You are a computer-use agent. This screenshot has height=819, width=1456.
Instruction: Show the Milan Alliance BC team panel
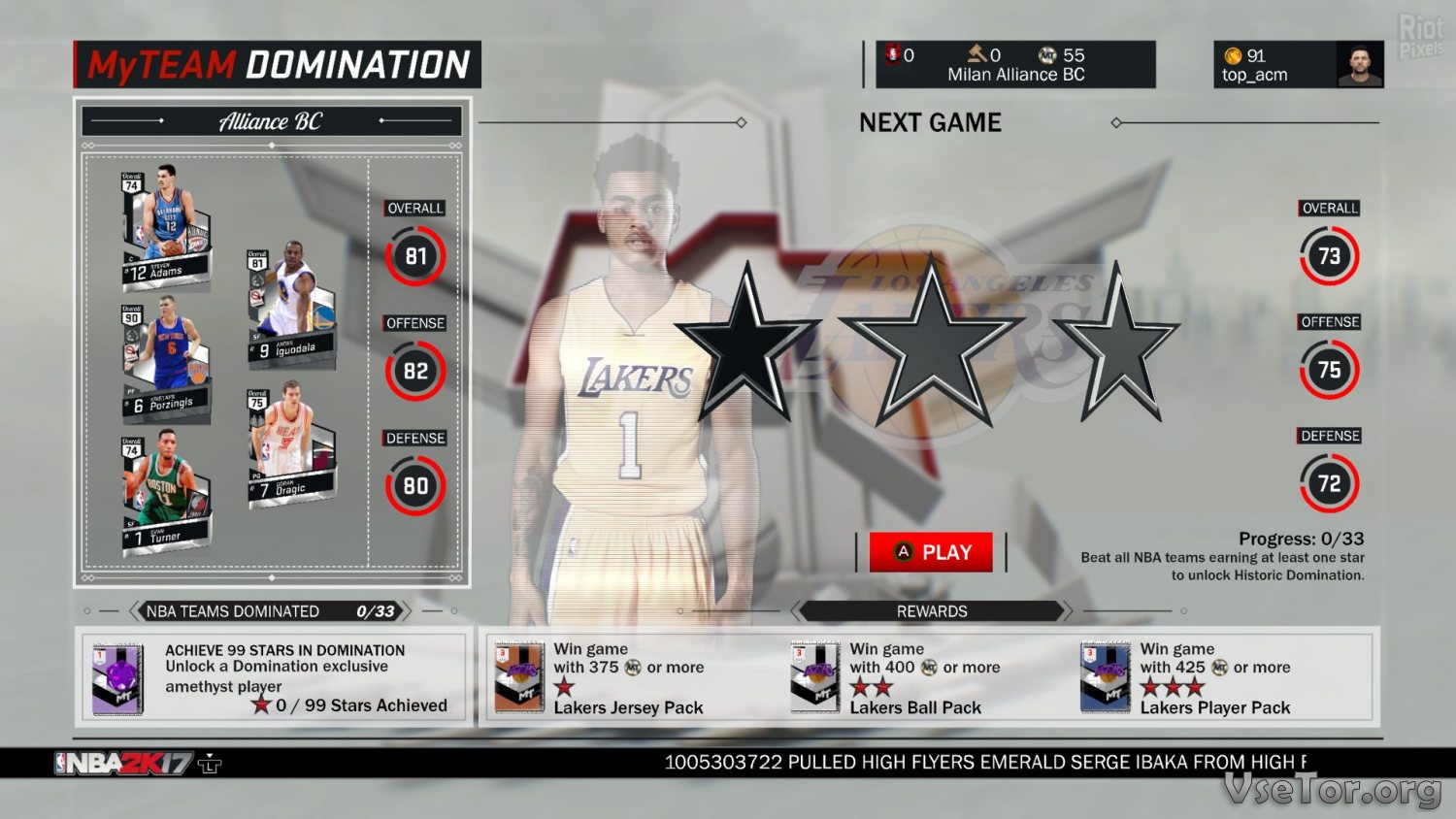click(x=1015, y=65)
